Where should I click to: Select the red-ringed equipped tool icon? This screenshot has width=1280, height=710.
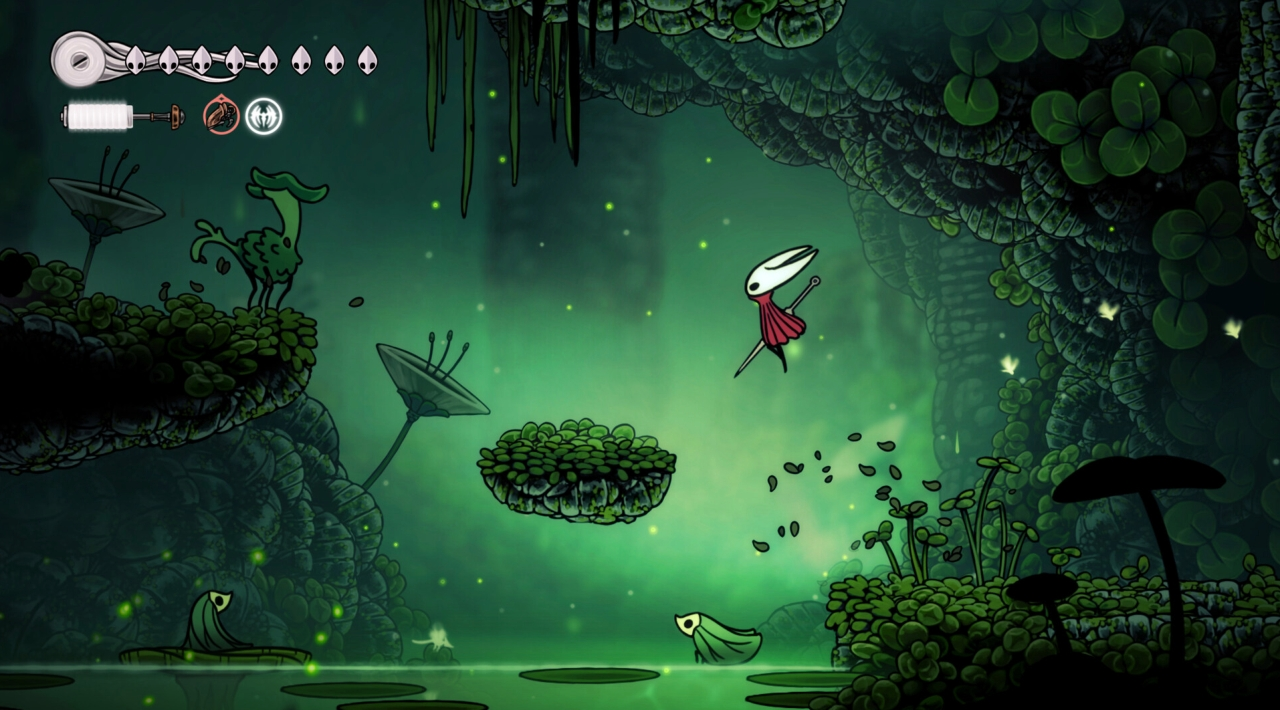pos(221,116)
